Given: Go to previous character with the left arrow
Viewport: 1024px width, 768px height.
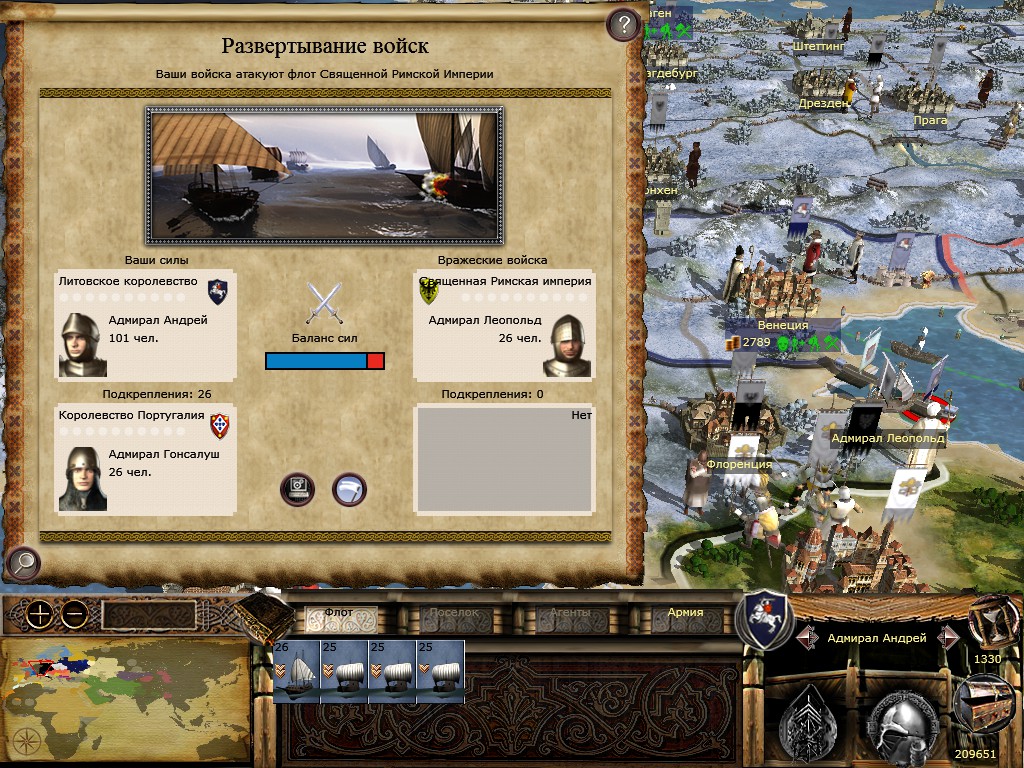Looking at the screenshot, I should tap(808, 637).
